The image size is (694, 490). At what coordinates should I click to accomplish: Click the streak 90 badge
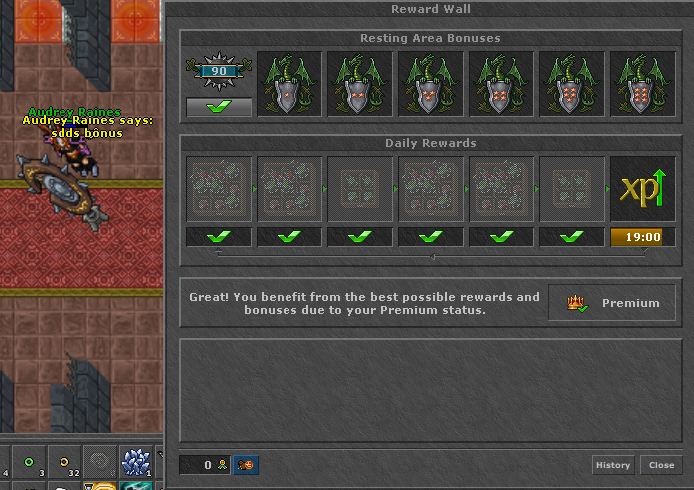(219, 72)
